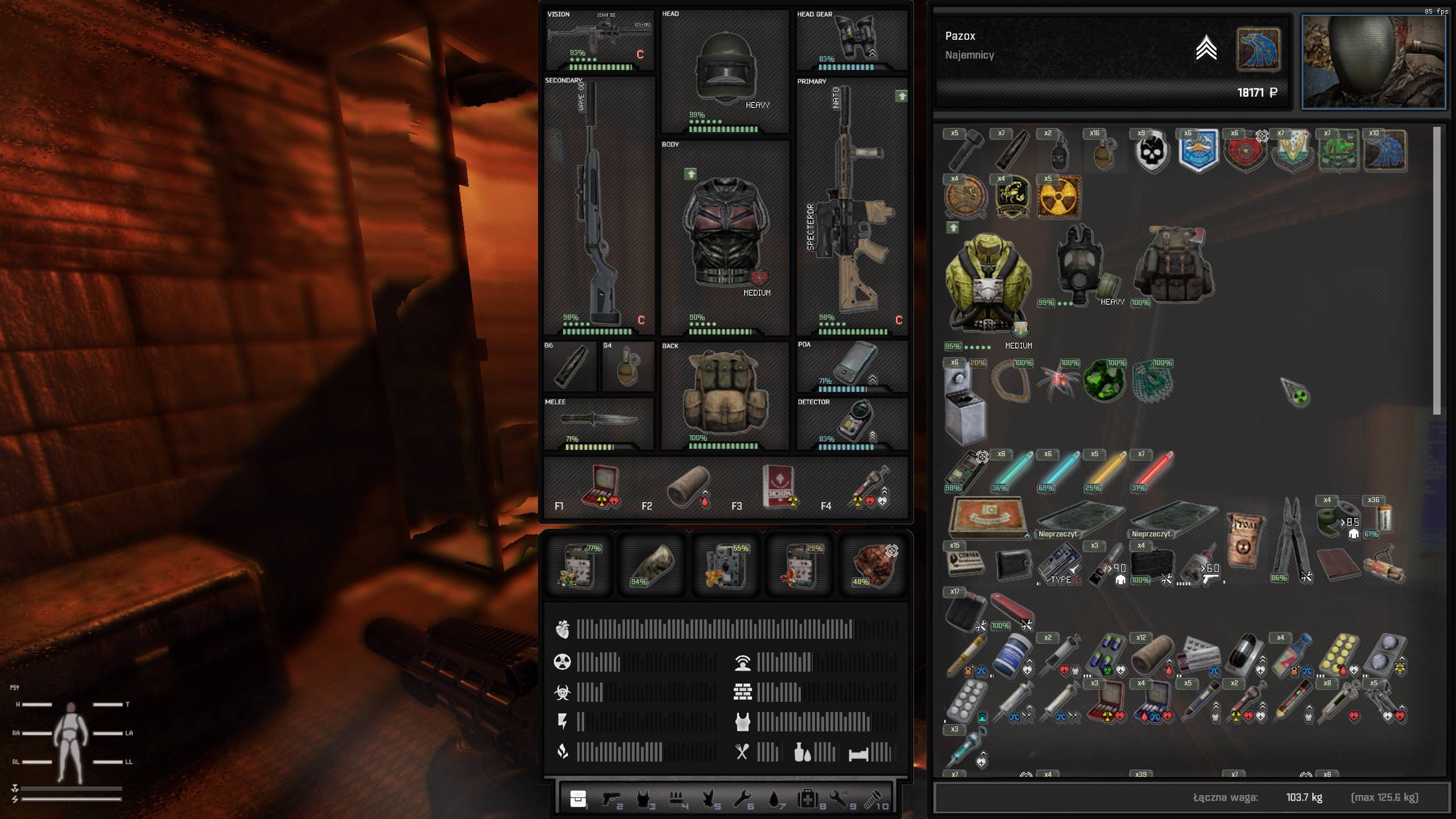The image size is (1456, 819).
Task: Select the helmet in the Head slot
Action: click(723, 68)
